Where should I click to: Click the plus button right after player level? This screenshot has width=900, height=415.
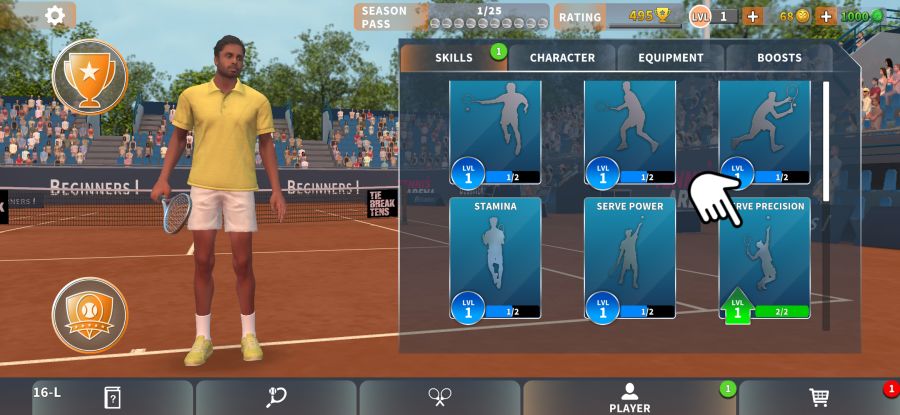click(x=752, y=16)
